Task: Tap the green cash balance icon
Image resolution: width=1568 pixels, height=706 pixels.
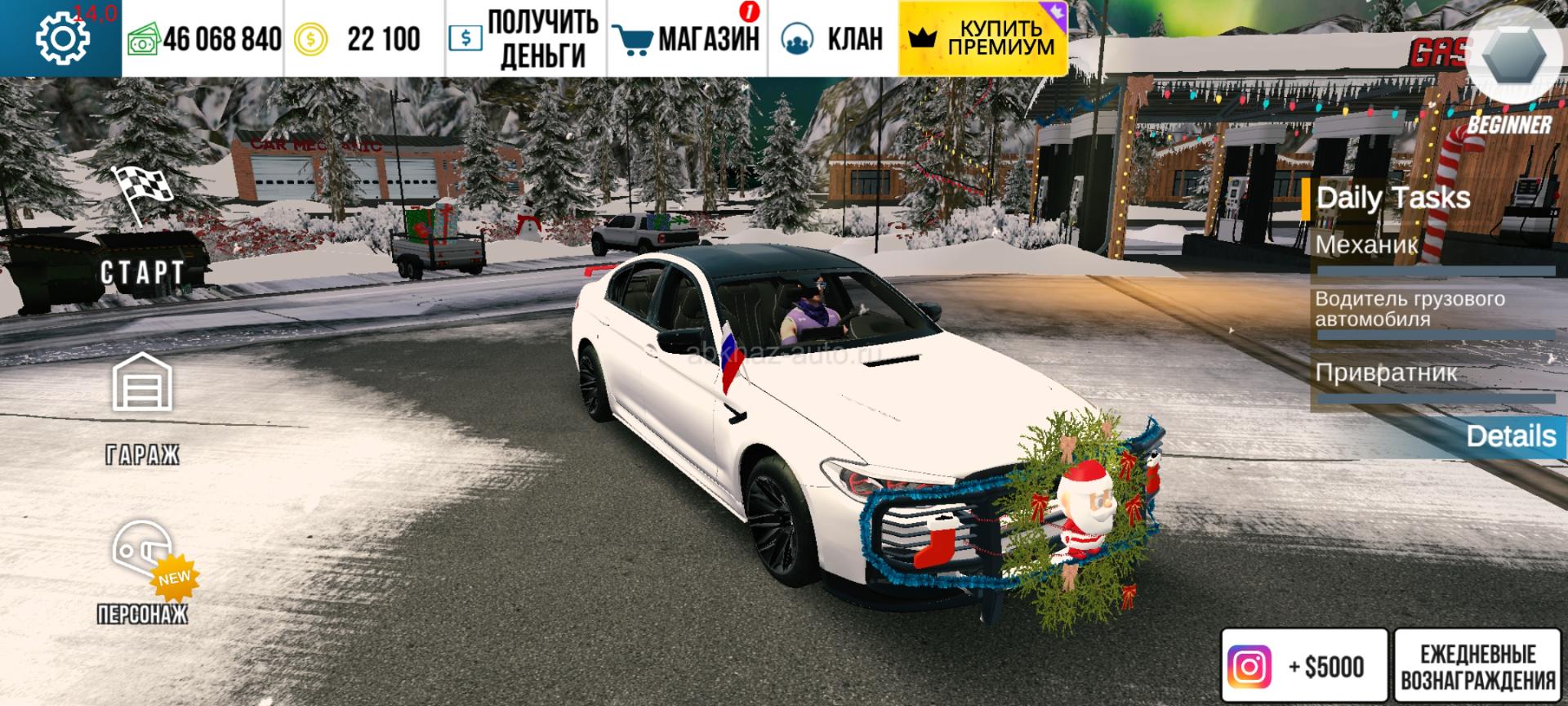Action: [x=143, y=39]
